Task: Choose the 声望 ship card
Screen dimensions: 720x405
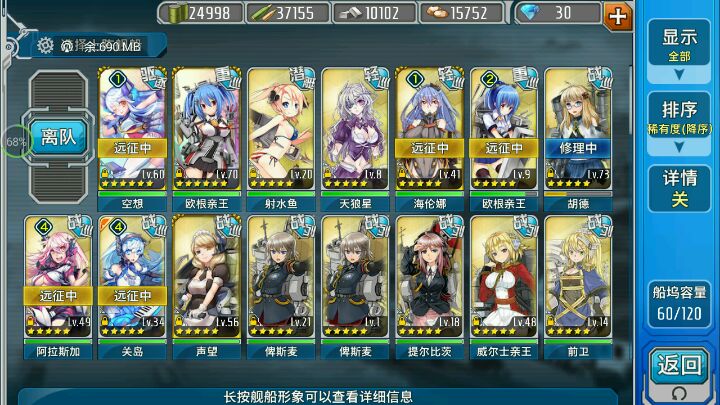Action: point(208,278)
